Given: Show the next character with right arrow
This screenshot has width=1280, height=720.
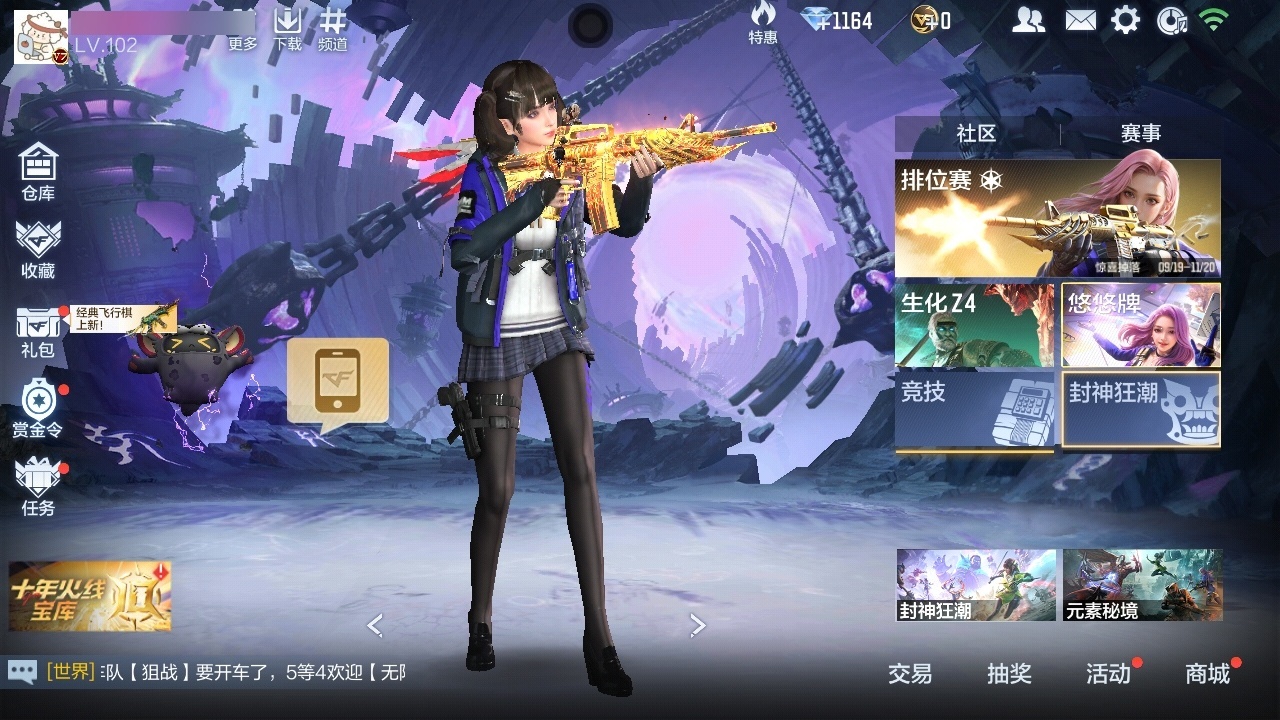Looking at the screenshot, I should (698, 626).
